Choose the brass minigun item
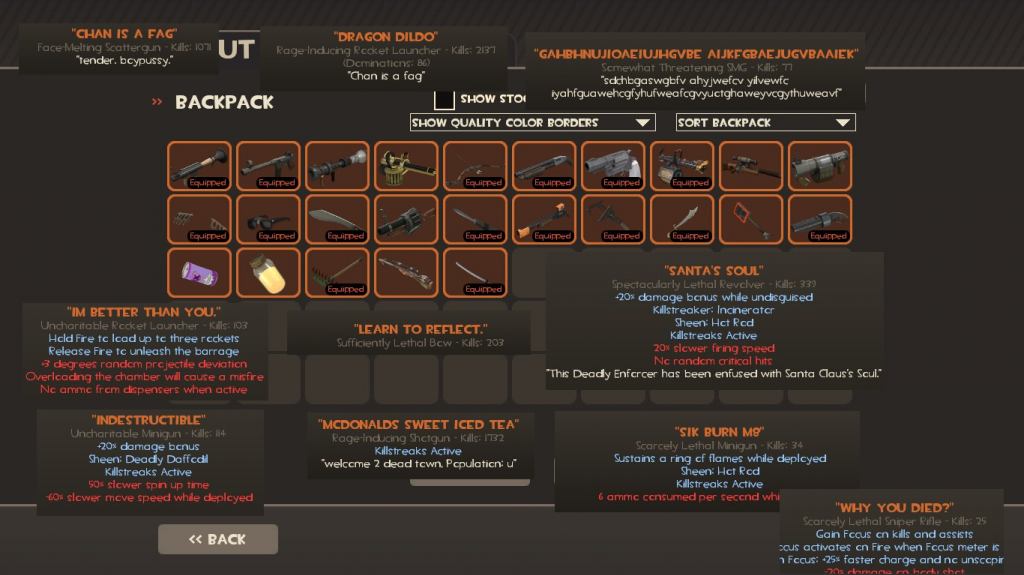 (x=406, y=166)
